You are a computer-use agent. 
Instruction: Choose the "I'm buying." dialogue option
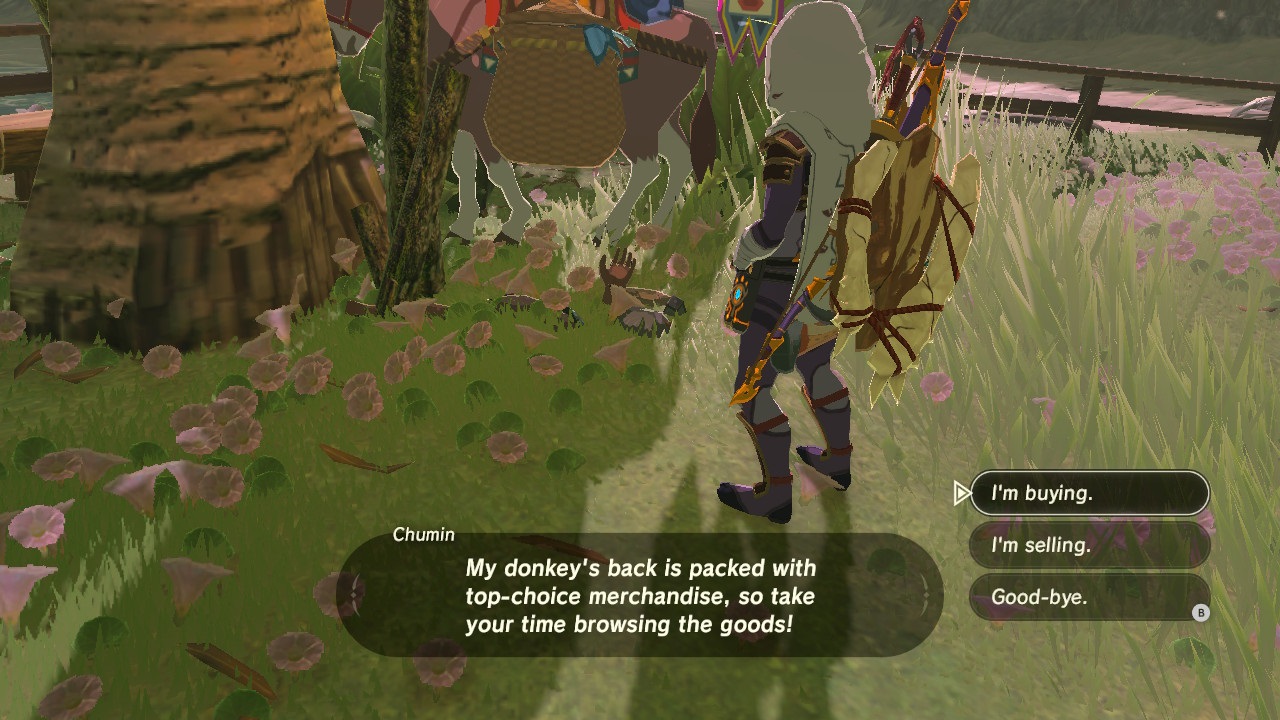[1088, 493]
